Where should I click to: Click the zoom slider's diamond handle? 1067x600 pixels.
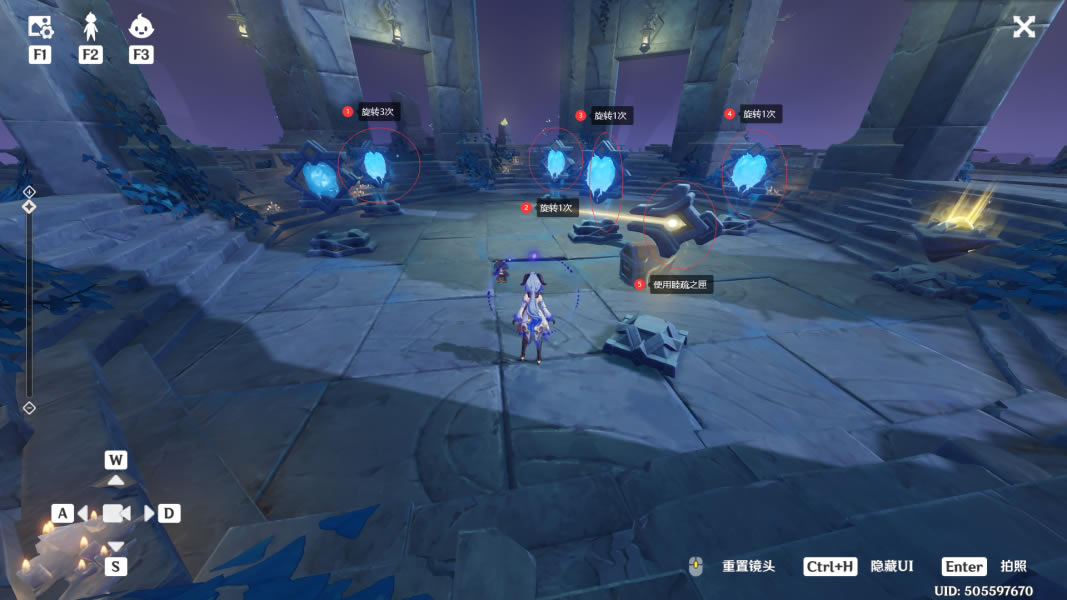29,207
